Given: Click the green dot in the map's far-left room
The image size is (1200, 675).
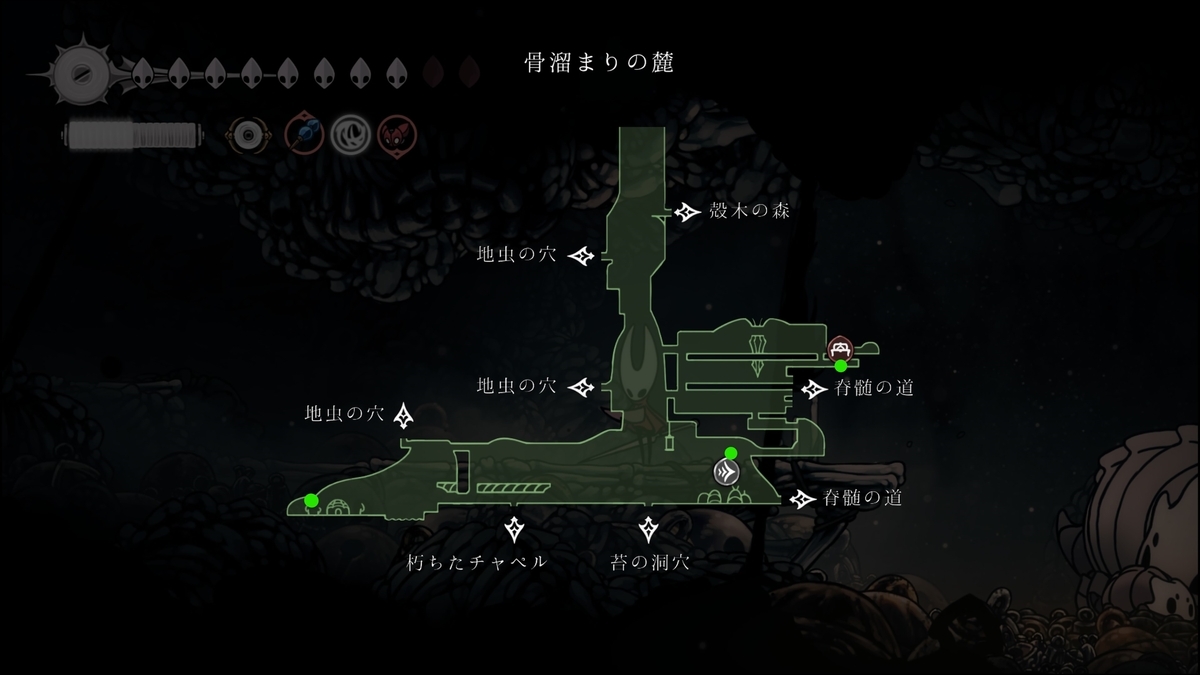Looking at the screenshot, I should click(312, 500).
